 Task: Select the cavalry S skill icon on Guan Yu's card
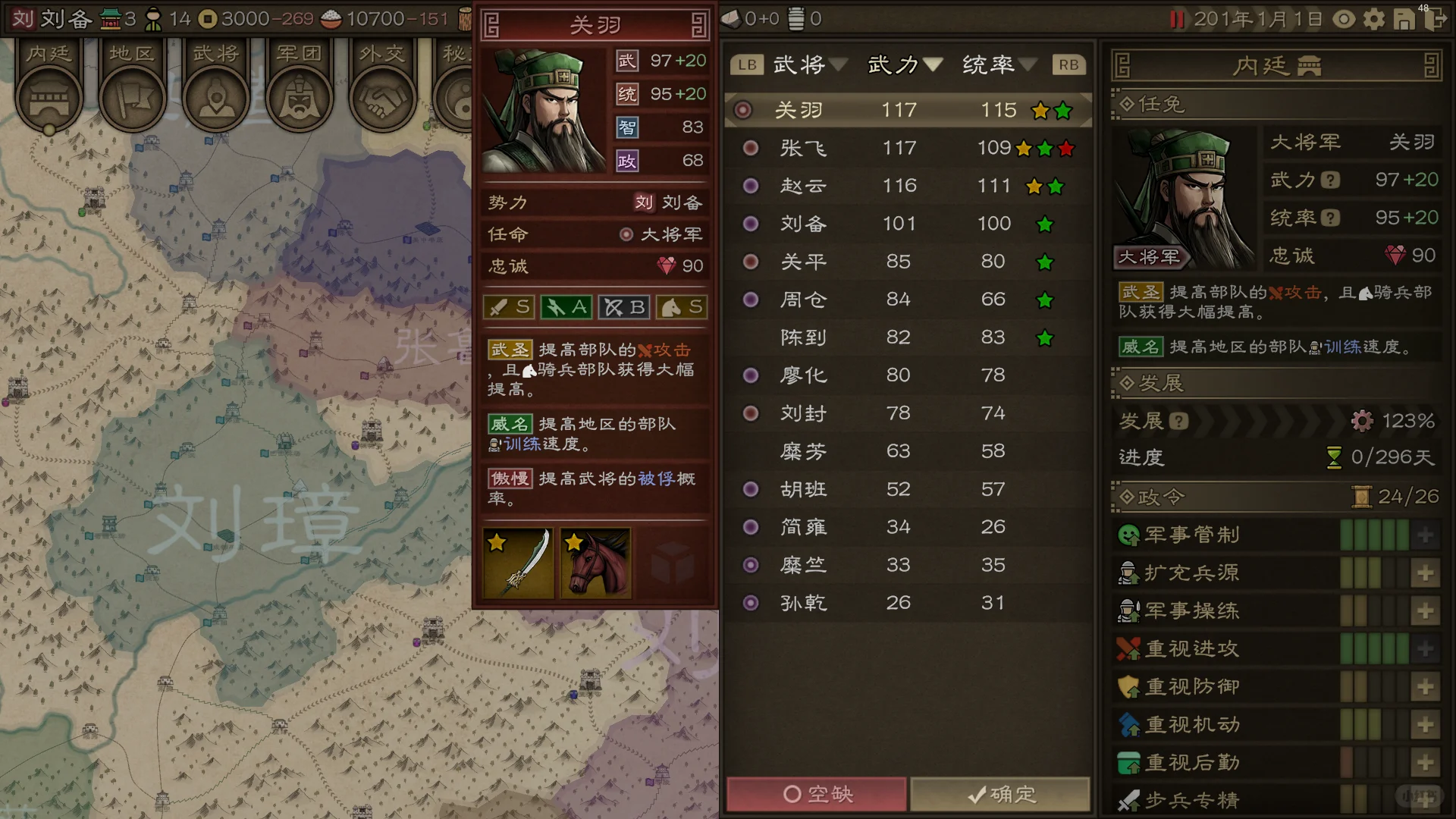[681, 306]
